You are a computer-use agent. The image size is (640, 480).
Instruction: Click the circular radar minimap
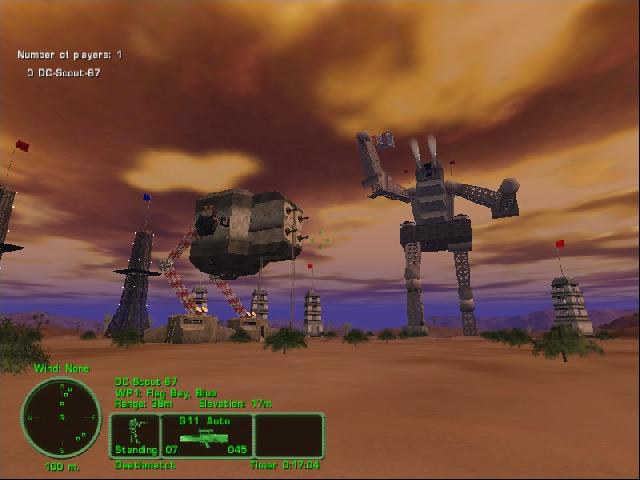61,418
